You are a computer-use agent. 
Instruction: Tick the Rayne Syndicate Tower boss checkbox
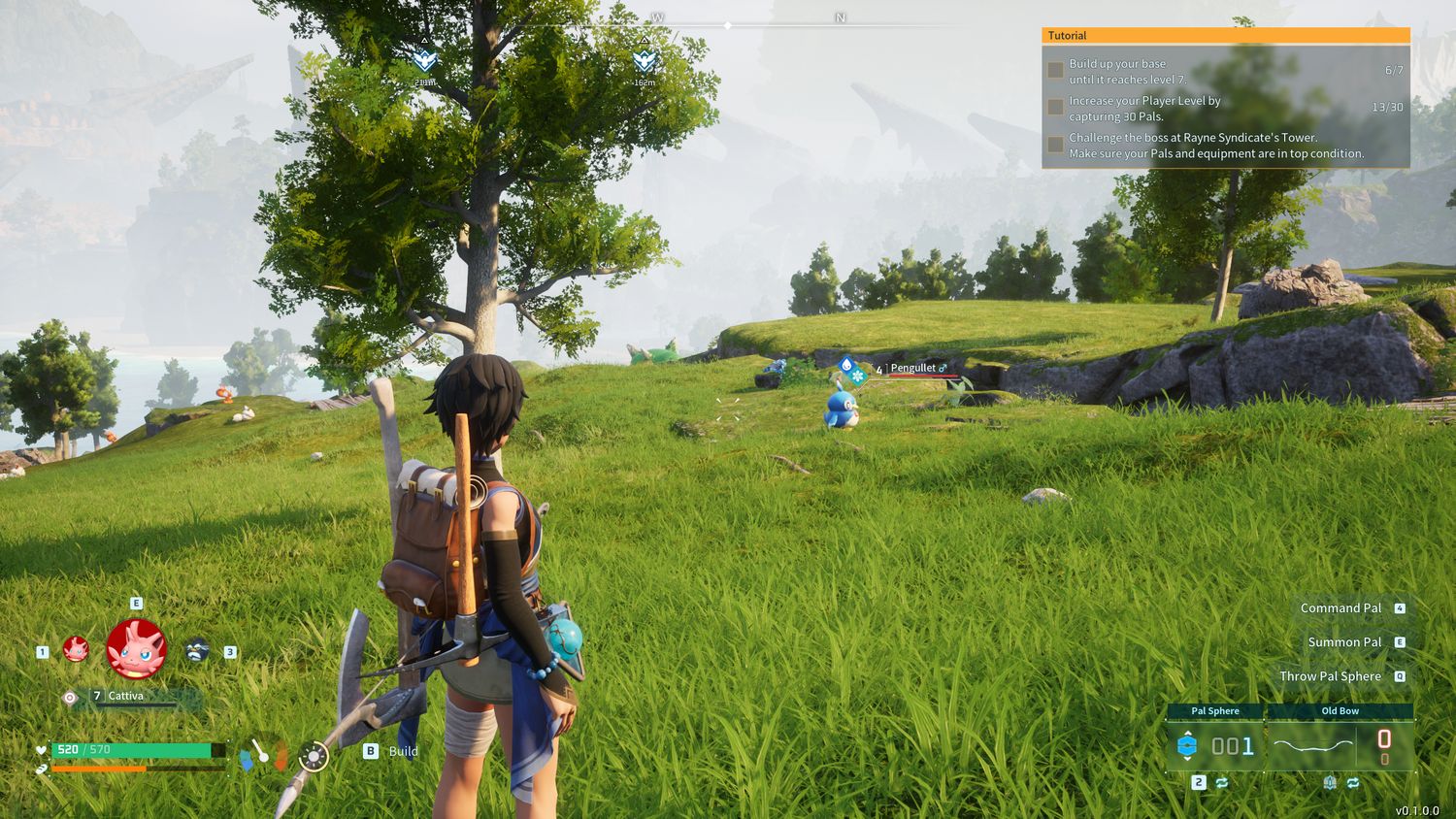pyautogui.click(x=1055, y=145)
